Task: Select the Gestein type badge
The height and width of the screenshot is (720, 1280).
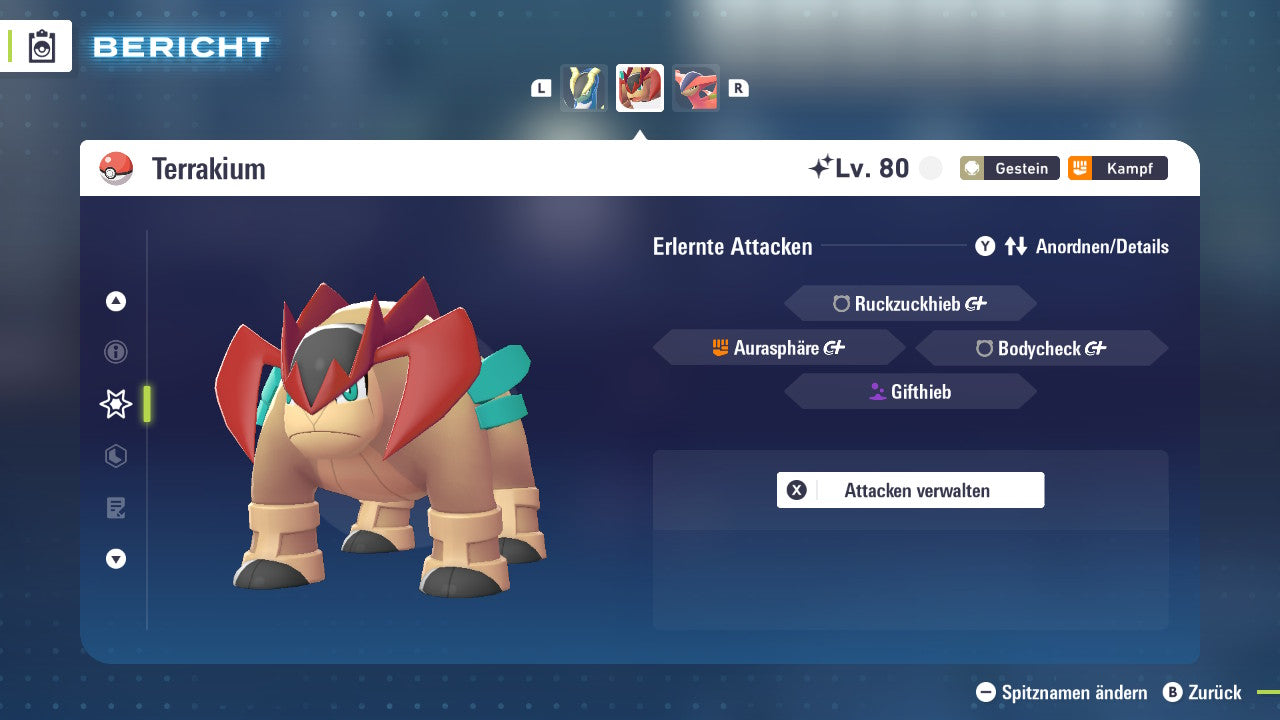Action: tap(1009, 168)
